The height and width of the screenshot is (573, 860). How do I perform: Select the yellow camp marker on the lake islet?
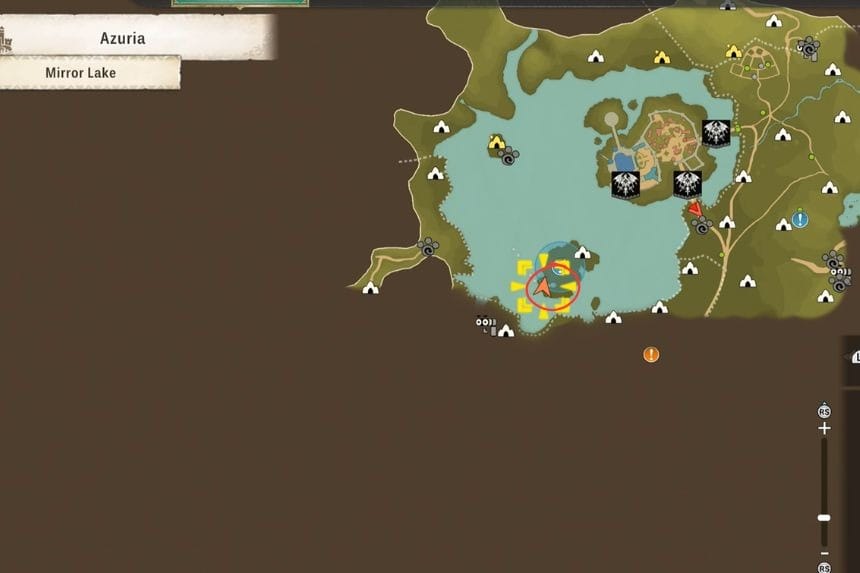point(496,143)
